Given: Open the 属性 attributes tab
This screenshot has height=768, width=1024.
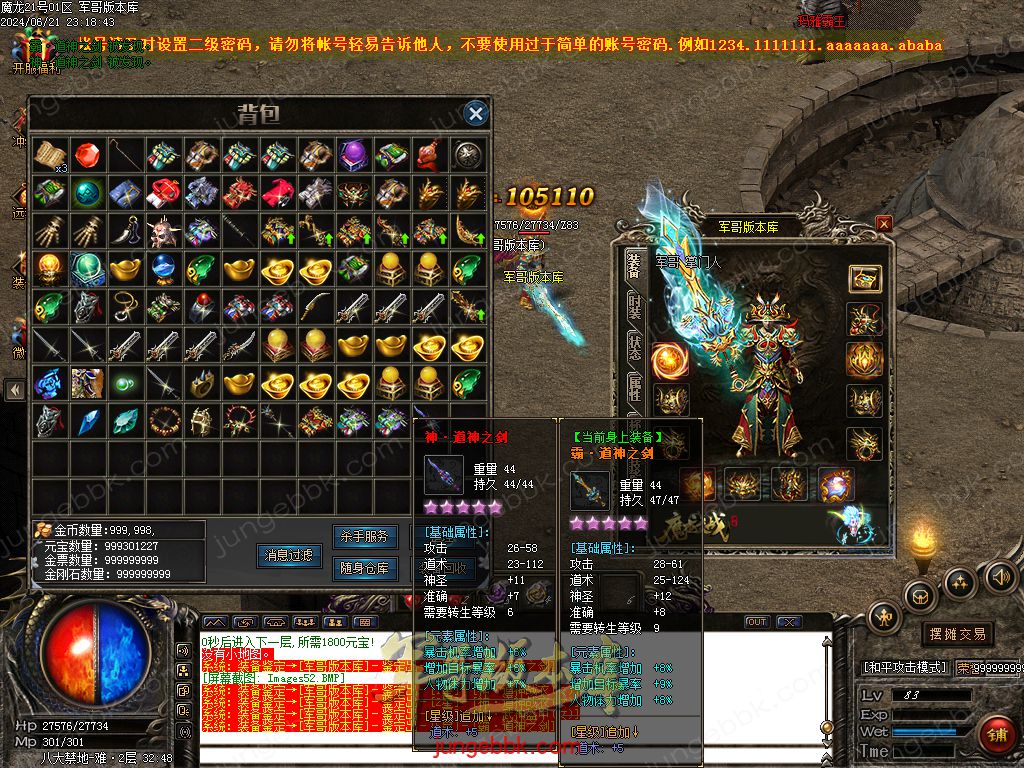Looking at the screenshot, I should [x=634, y=387].
